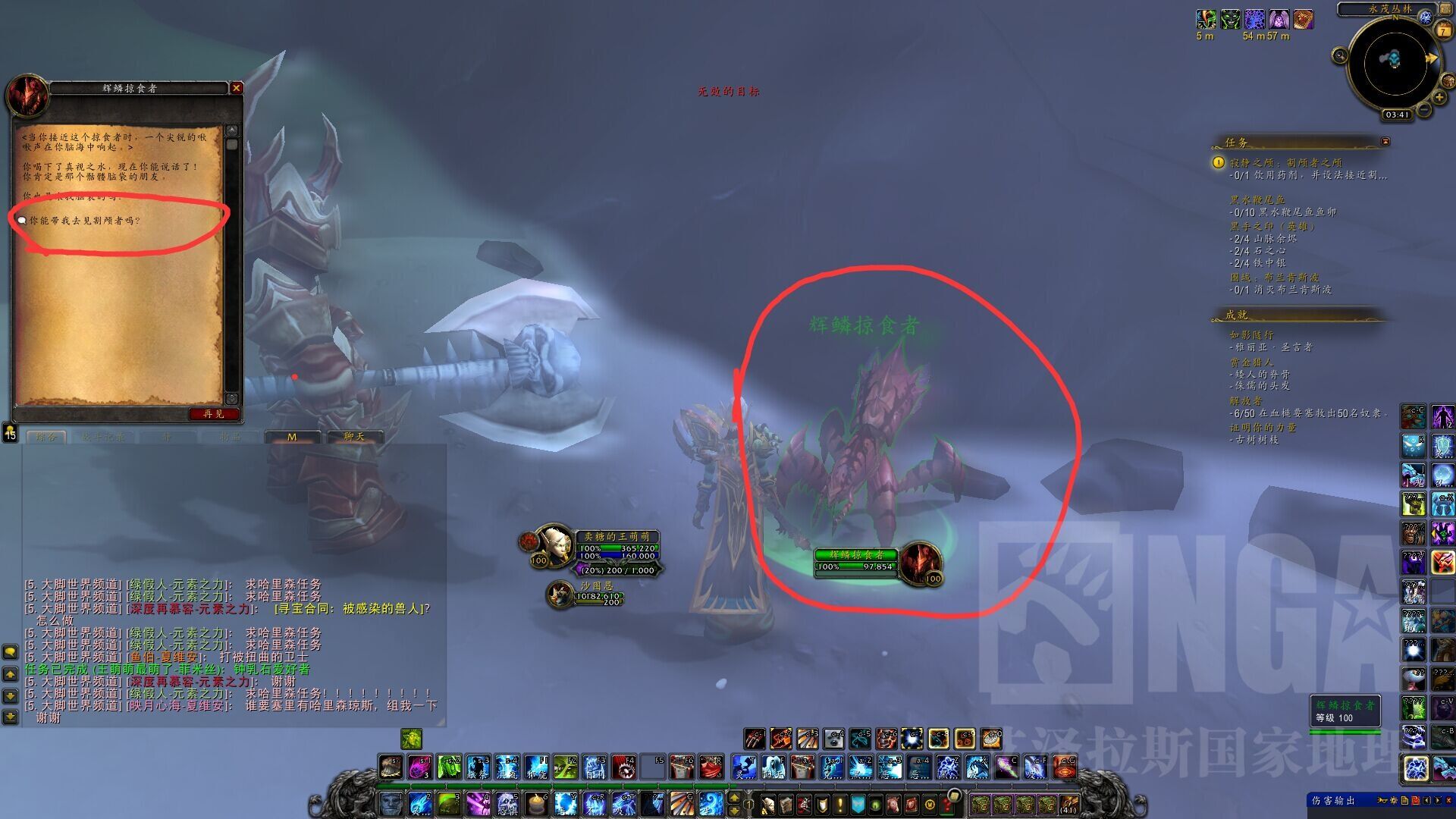Select the M chat tab

(292, 438)
